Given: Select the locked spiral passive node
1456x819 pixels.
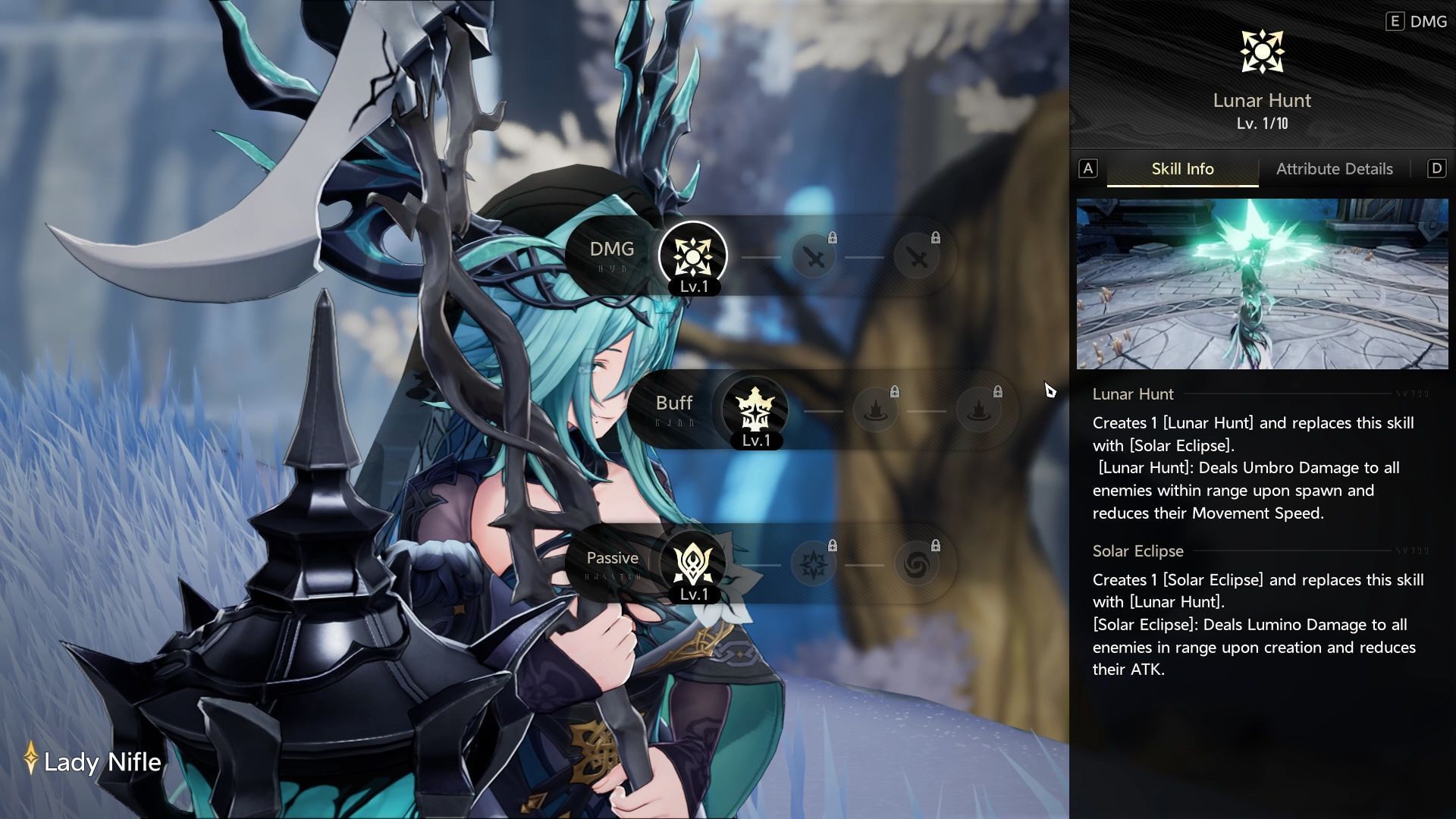Looking at the screenshot, I should pos(916,565).
